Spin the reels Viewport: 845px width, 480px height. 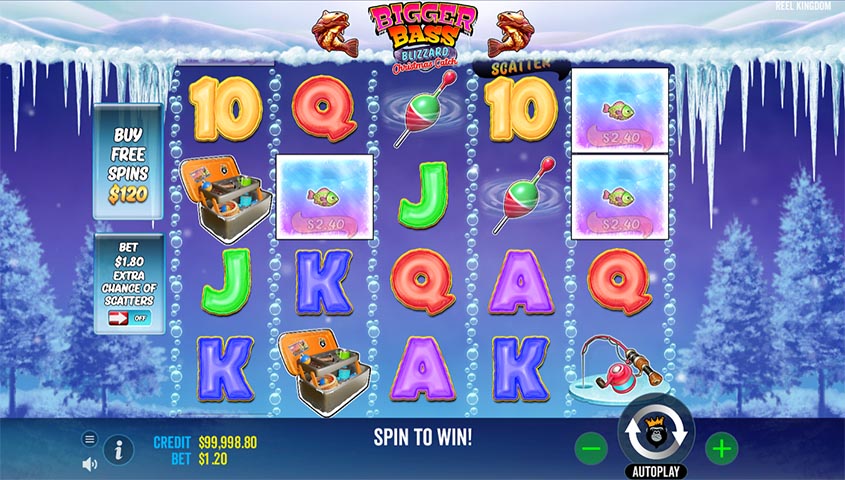click(x=657, y=436)
